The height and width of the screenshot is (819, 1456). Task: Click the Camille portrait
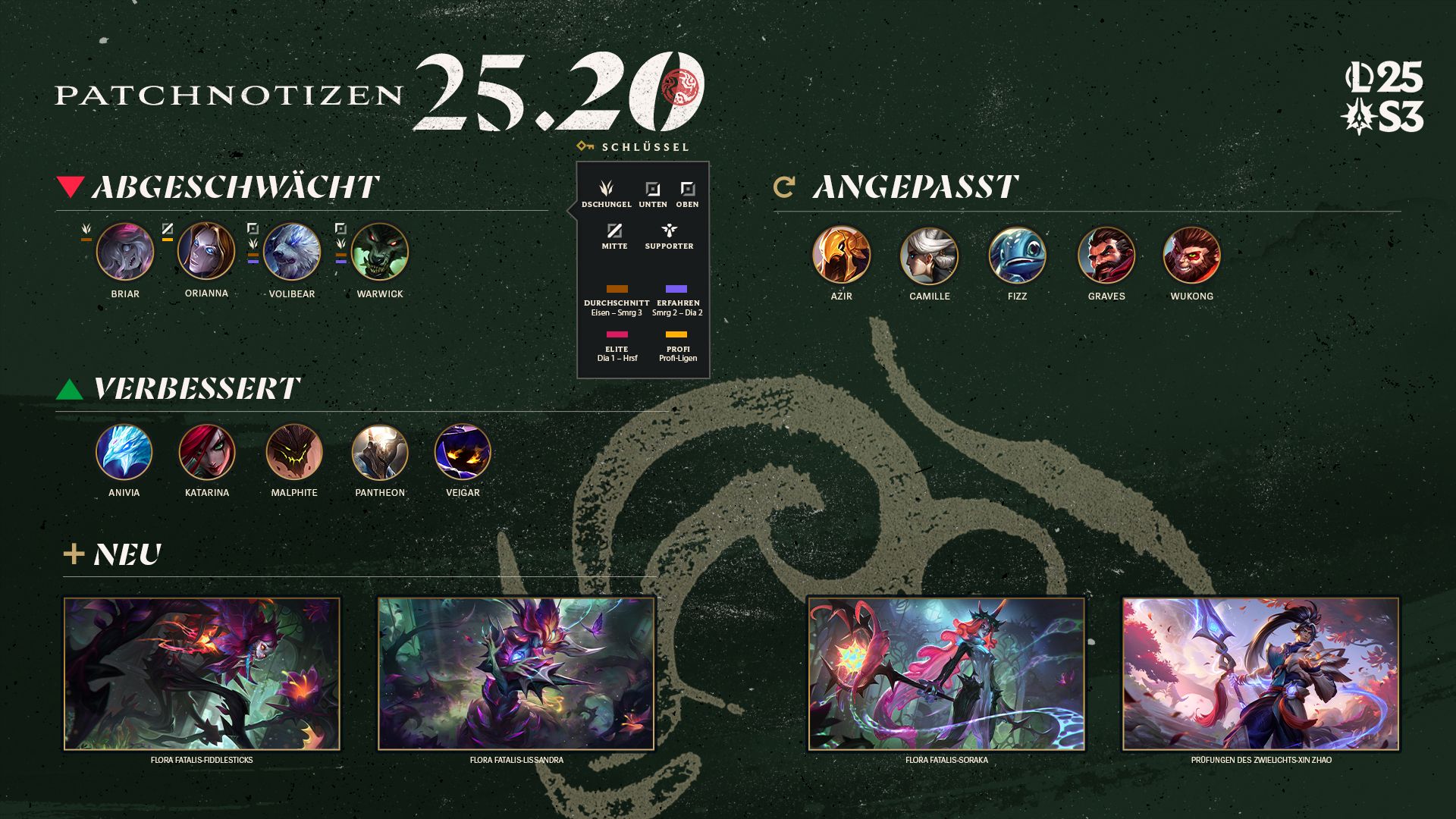tap(929, 256)
